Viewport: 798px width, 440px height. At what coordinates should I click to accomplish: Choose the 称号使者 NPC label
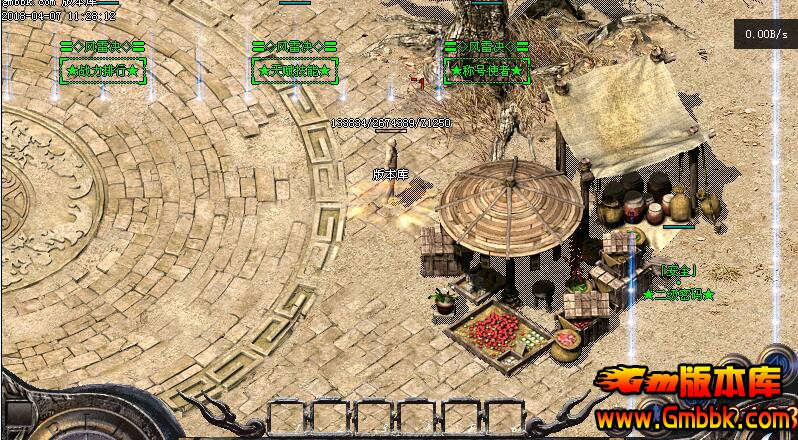487,71
